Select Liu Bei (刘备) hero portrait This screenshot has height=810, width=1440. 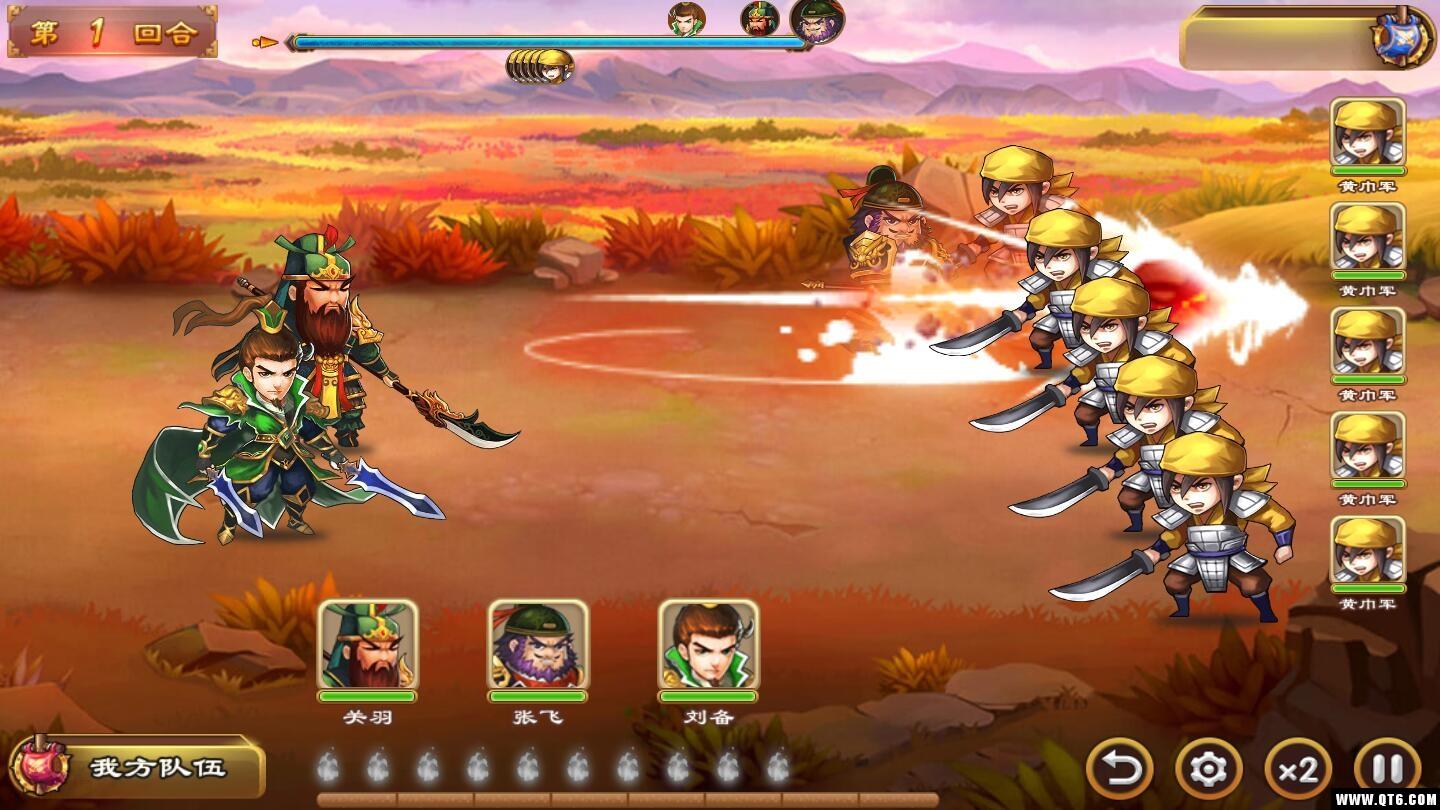pos(708,645)
